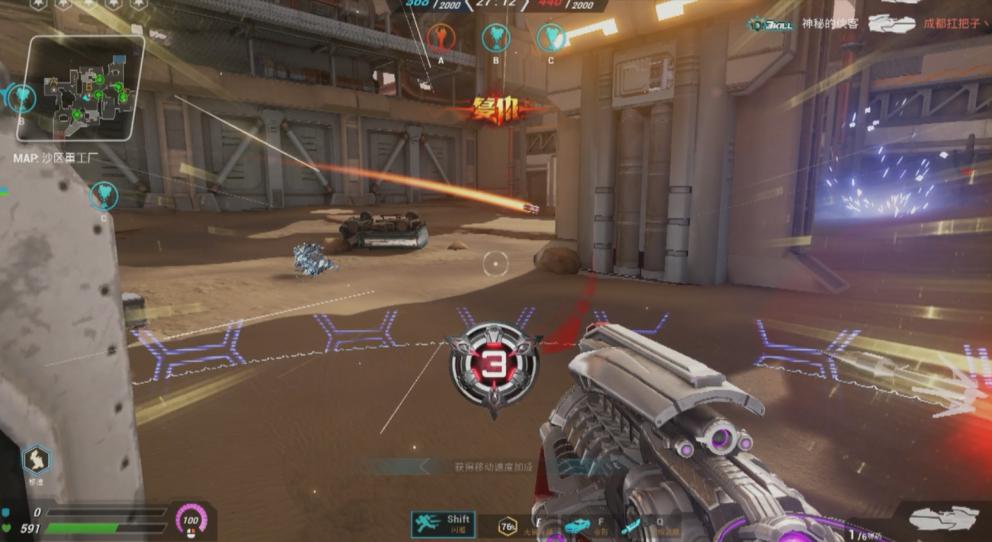This screenshot has height=542, width=992.
Task: Click the purple 100 energy gauge
Action: coord(190,520)
